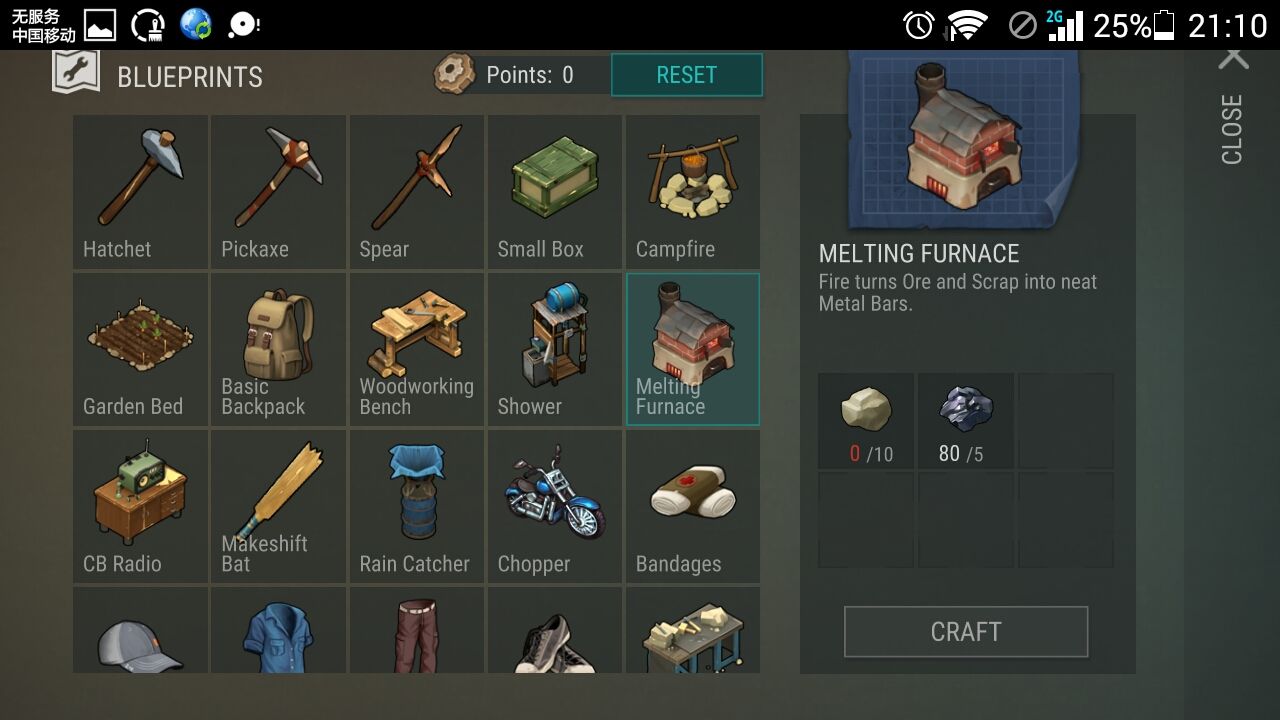
Task: Select the CB Radio blueprint
Action: click(140, 506)
